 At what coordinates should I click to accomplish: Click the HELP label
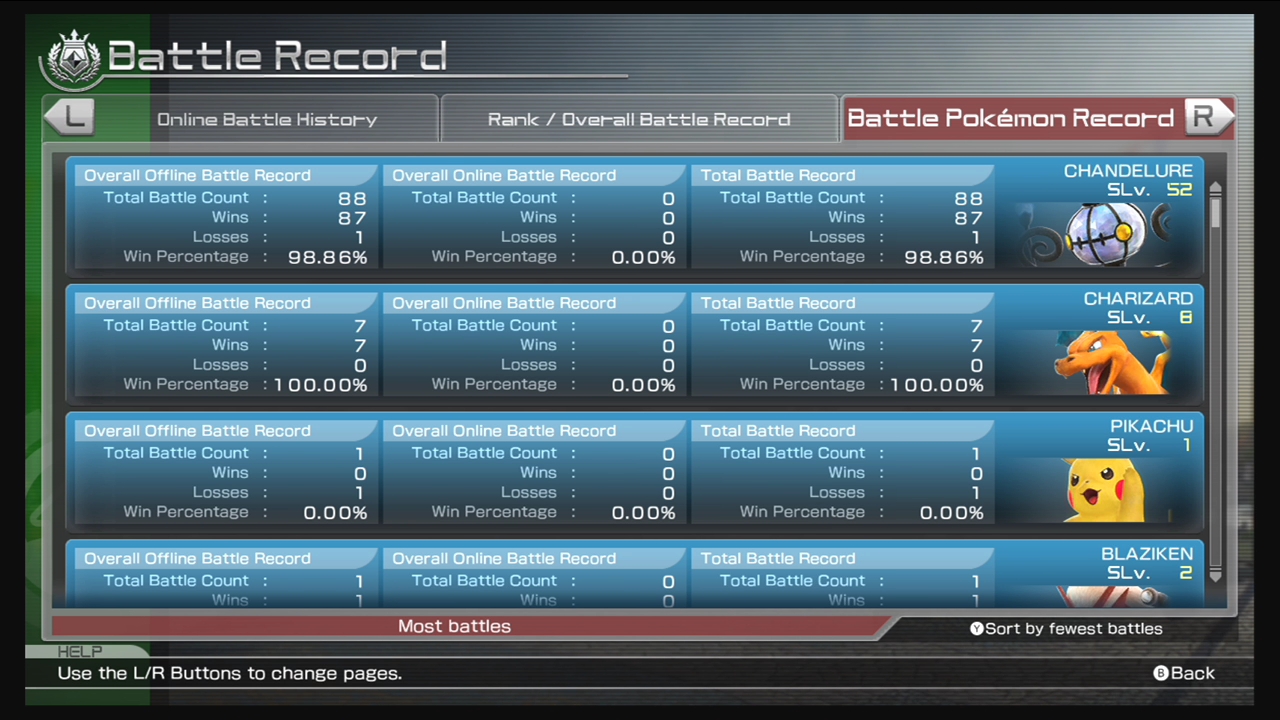tap(80, 651)
